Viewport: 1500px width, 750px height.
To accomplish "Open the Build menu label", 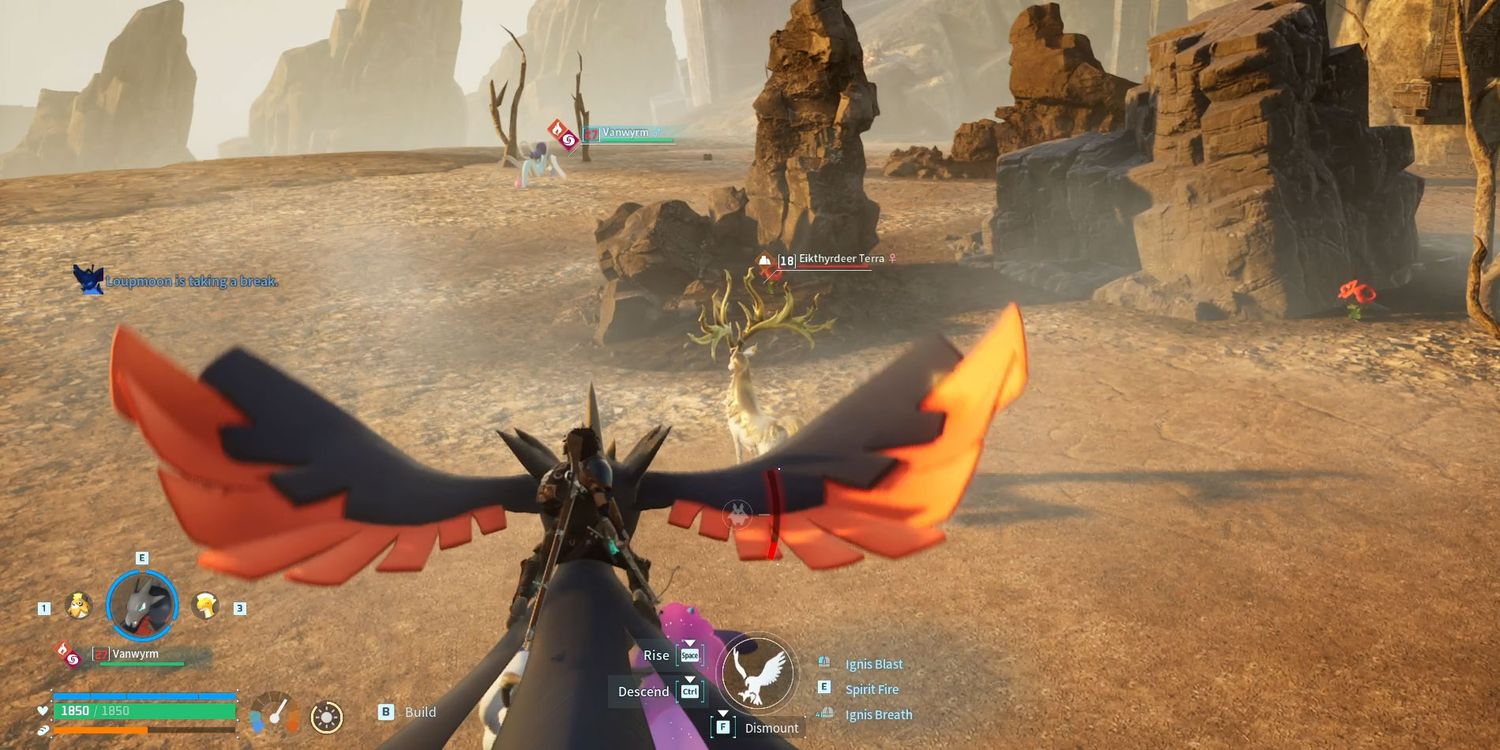I will coord(420,712).
